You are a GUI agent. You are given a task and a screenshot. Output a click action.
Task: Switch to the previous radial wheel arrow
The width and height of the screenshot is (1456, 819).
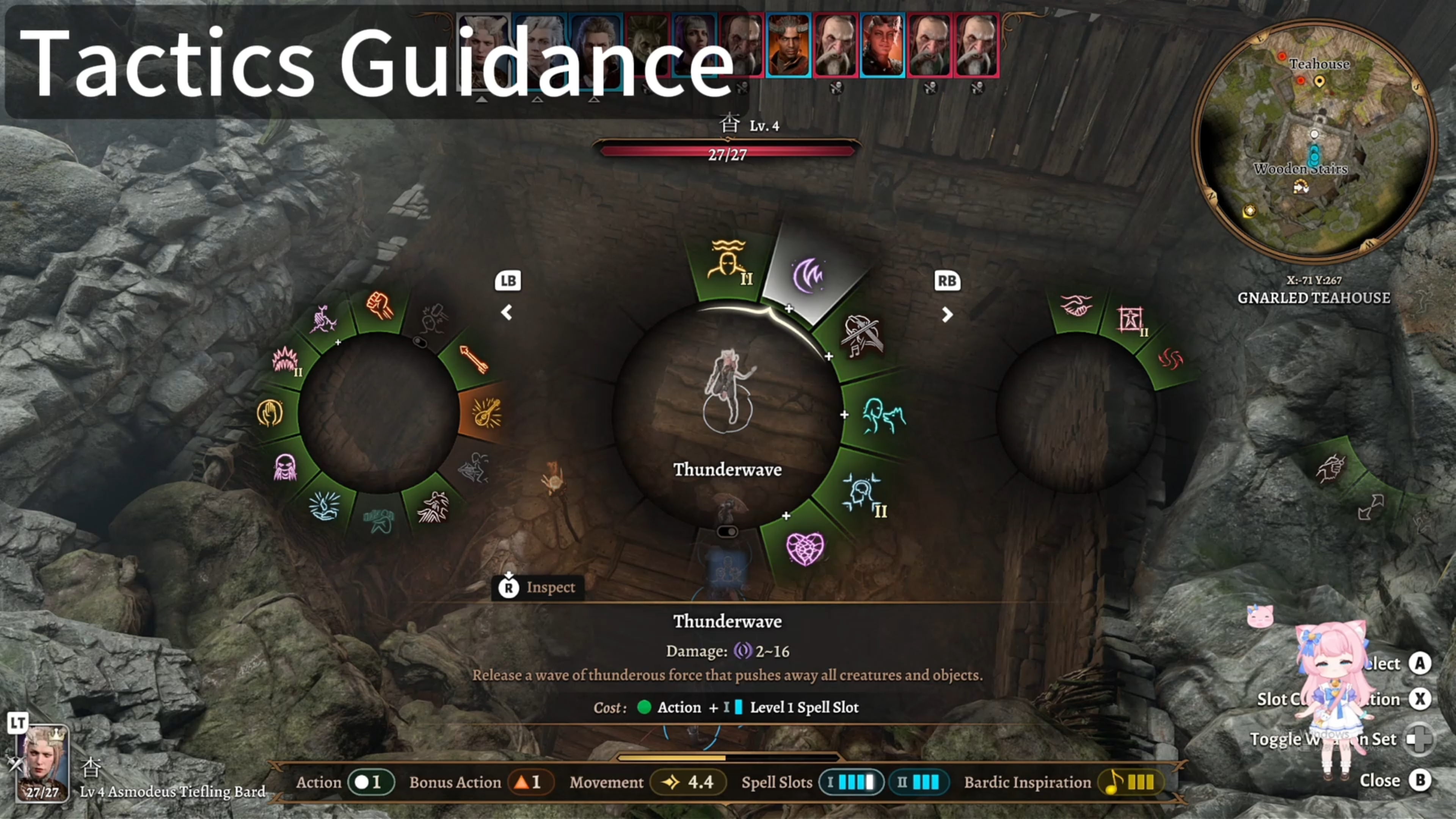point(507,312)
